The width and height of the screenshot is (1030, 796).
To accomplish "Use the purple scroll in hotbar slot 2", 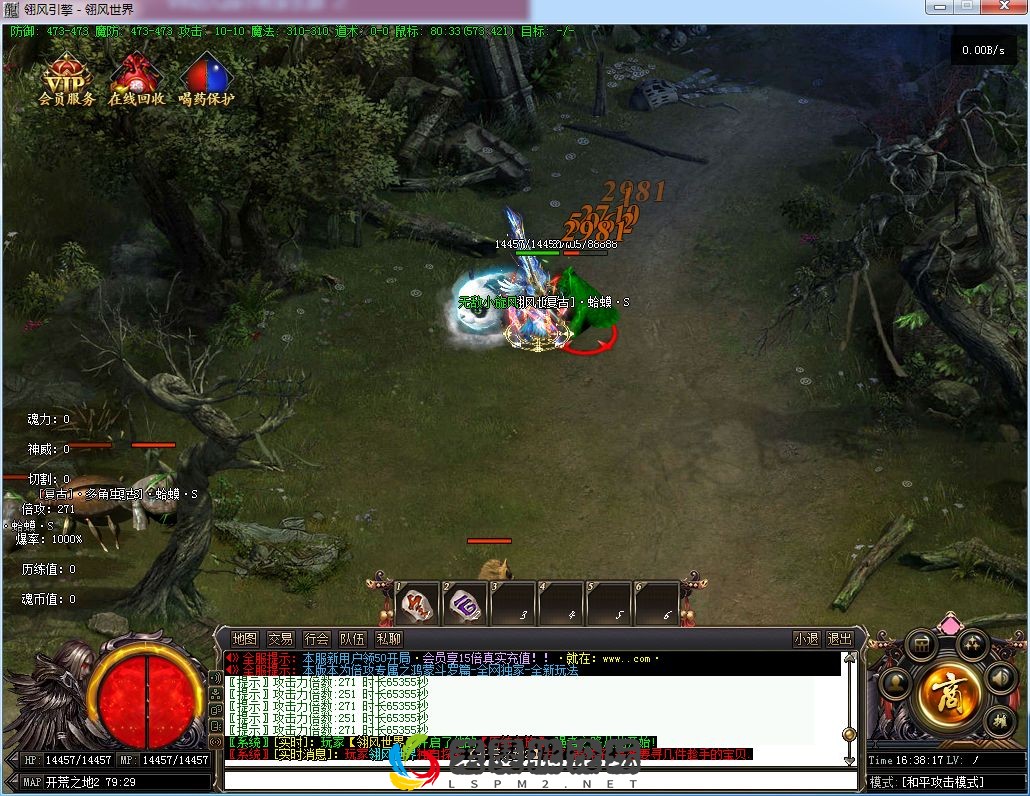I will pos(466,604).
